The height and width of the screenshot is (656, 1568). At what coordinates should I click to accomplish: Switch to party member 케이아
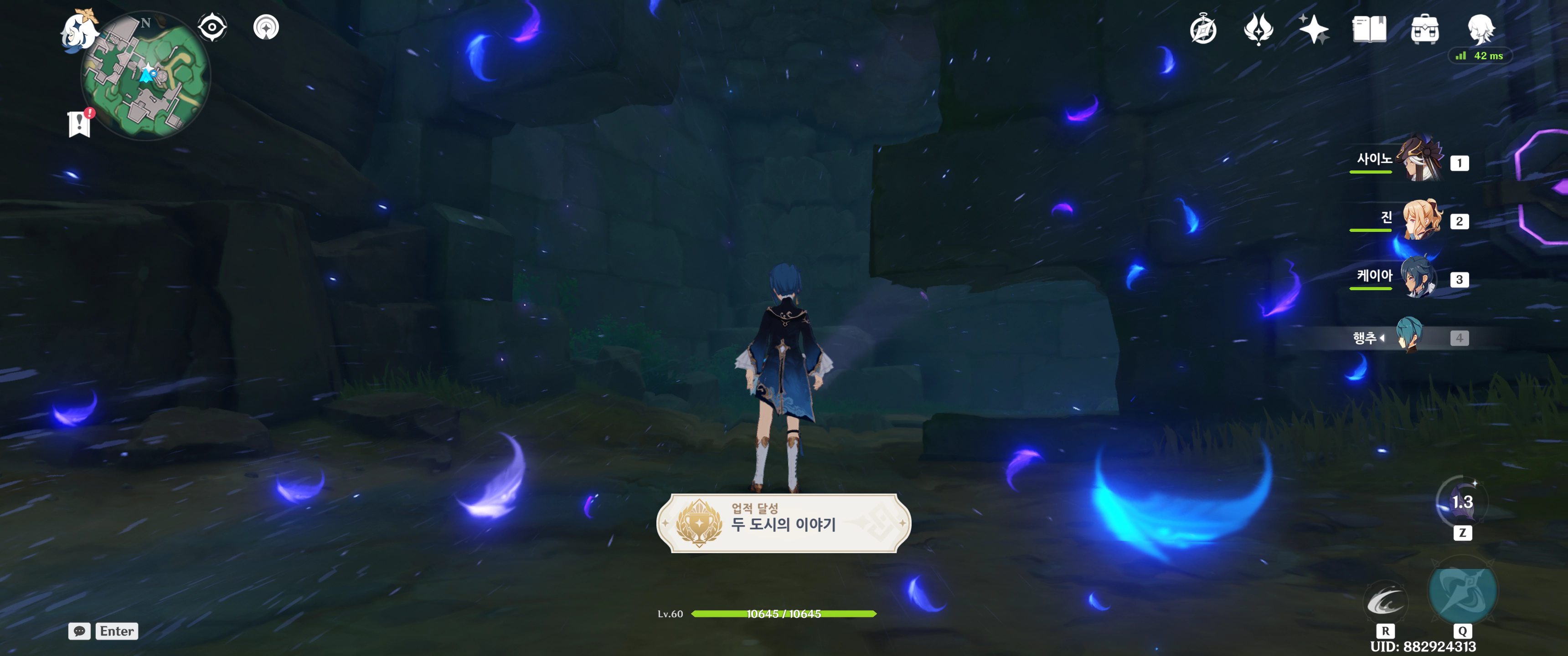[1418, 277]
